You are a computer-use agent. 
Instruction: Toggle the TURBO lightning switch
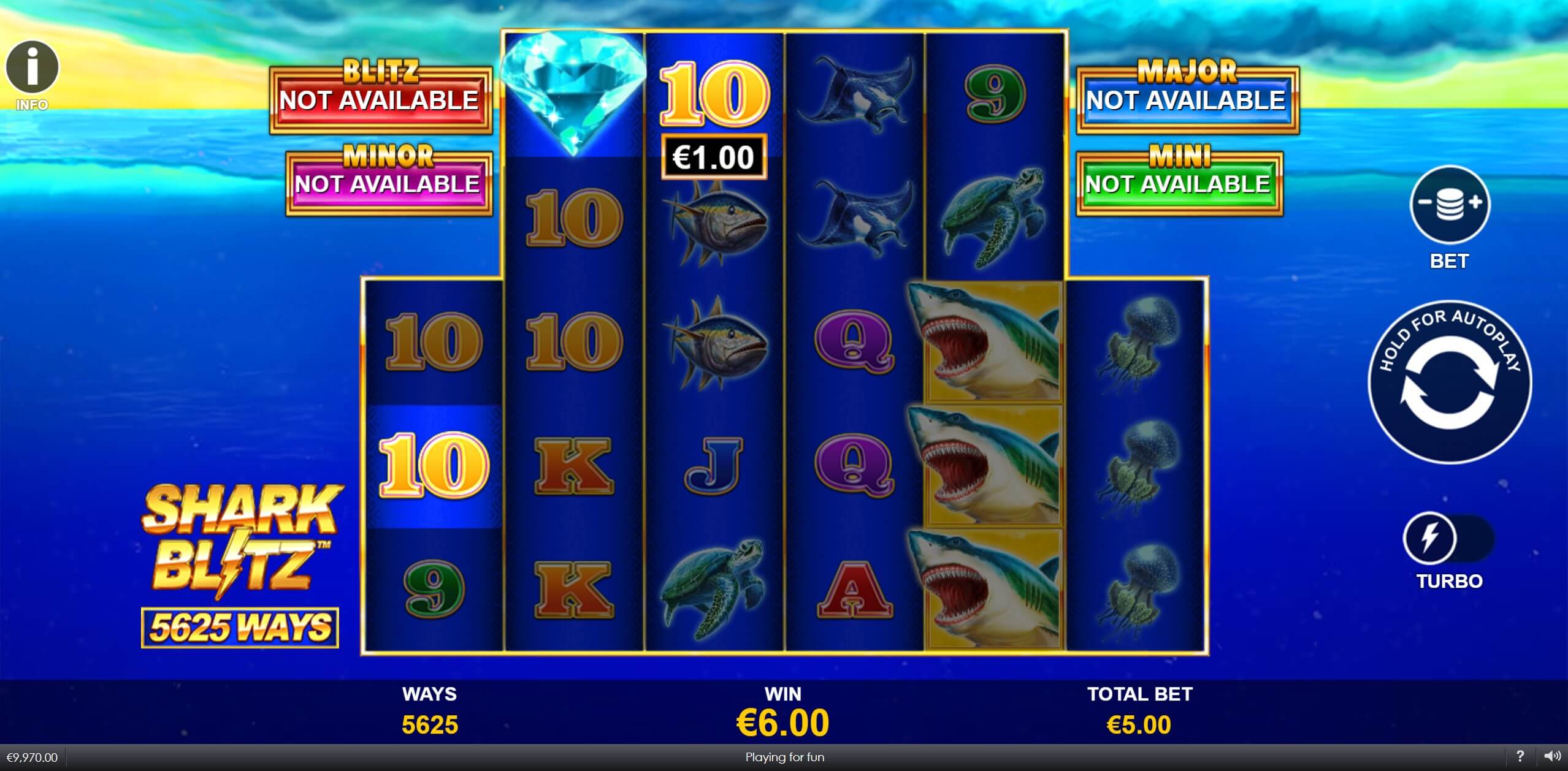click(1448, 539)
